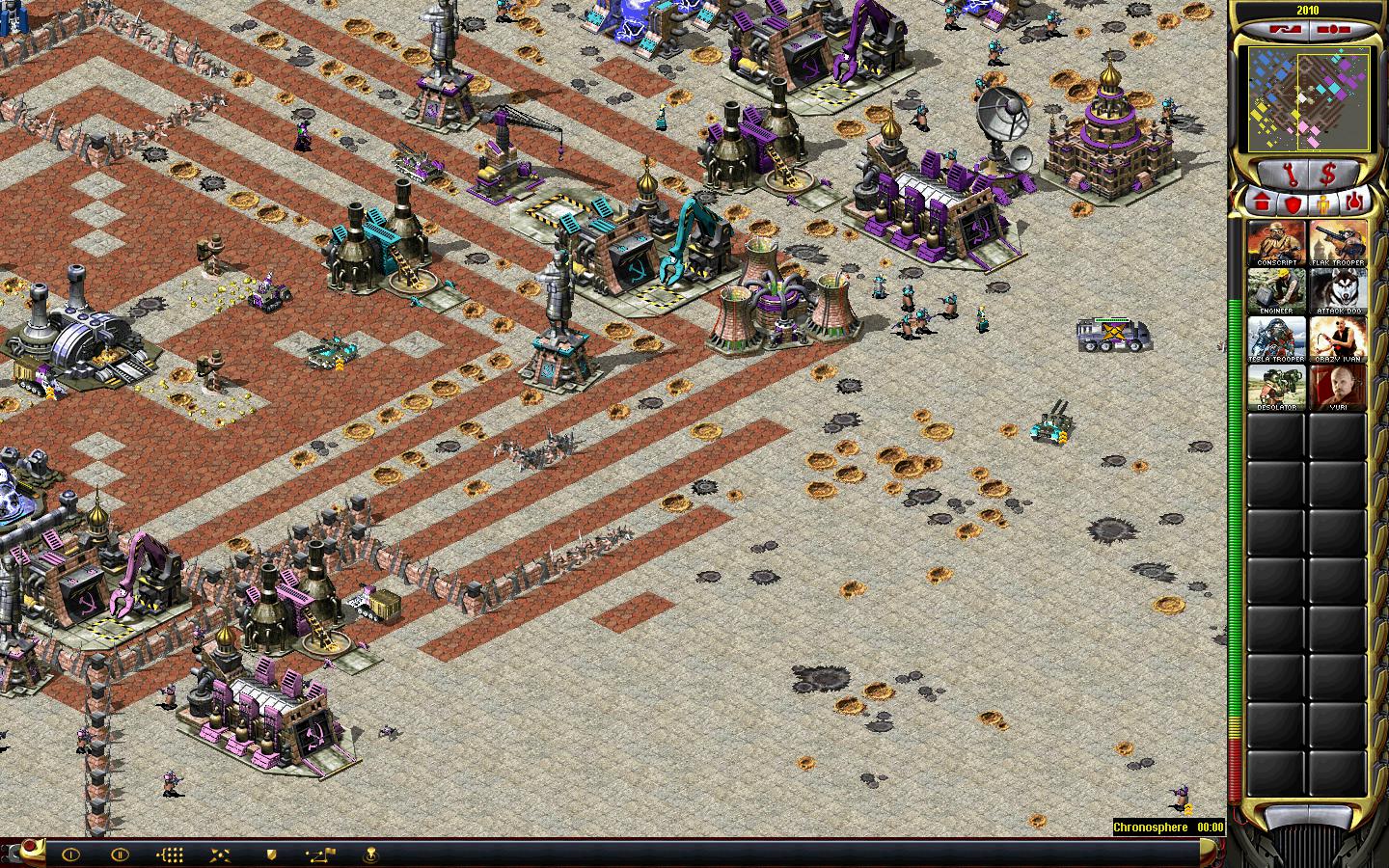
Task: Select the Engineer build icon
Action: [1276, 291]
